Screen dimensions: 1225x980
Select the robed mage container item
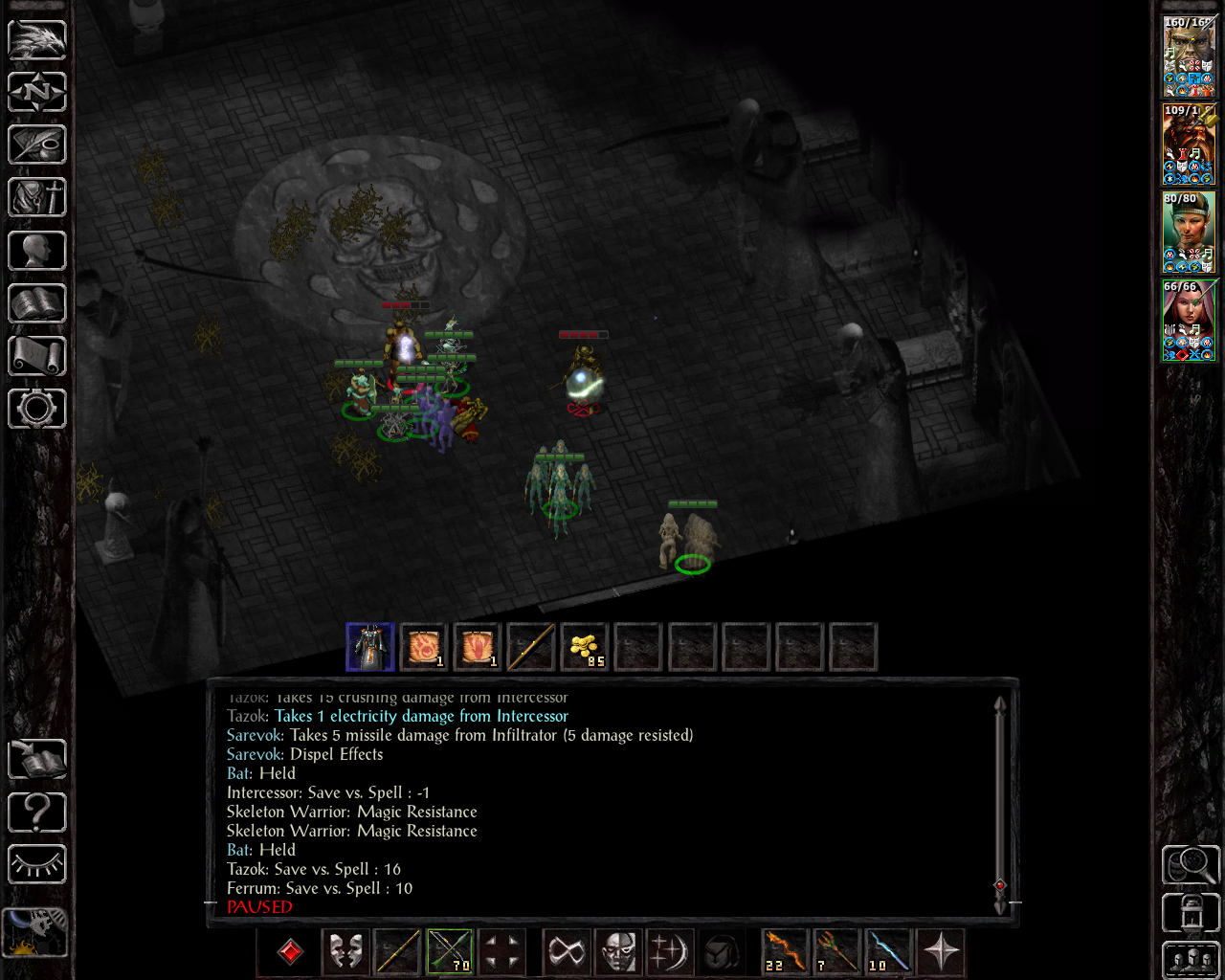point(370,647)
